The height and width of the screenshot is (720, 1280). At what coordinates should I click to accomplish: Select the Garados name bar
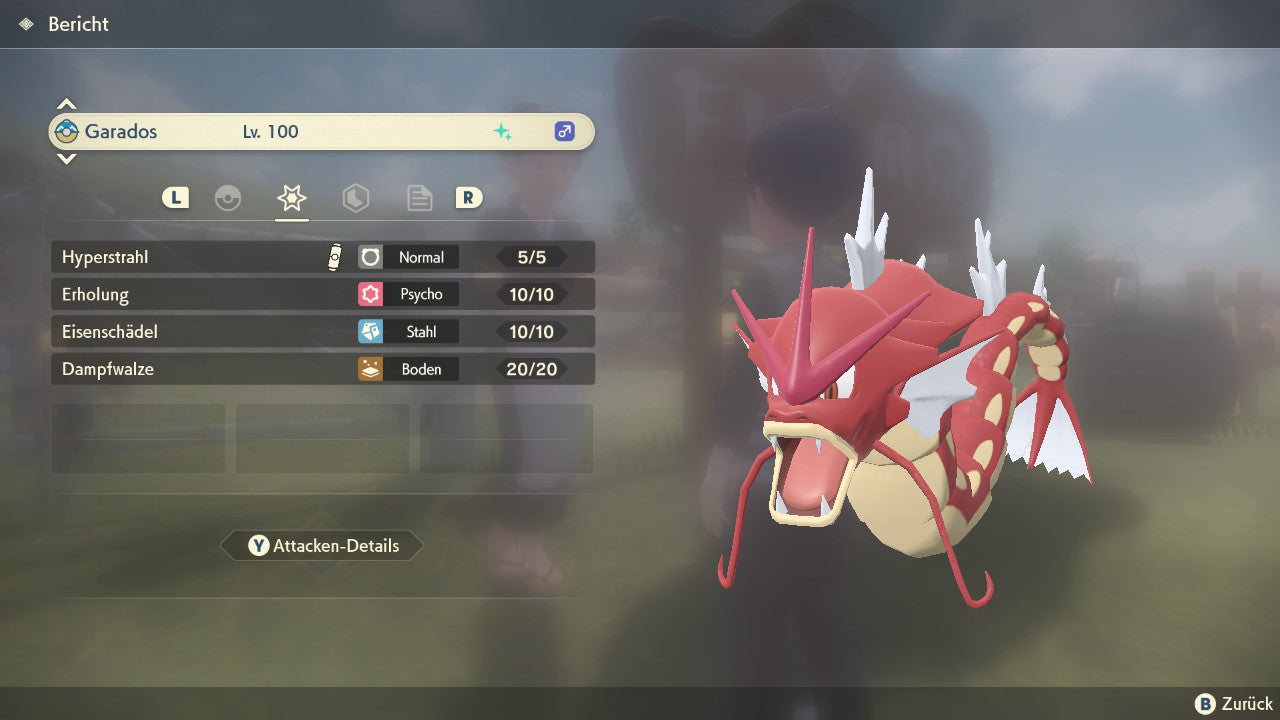[322, 131]
